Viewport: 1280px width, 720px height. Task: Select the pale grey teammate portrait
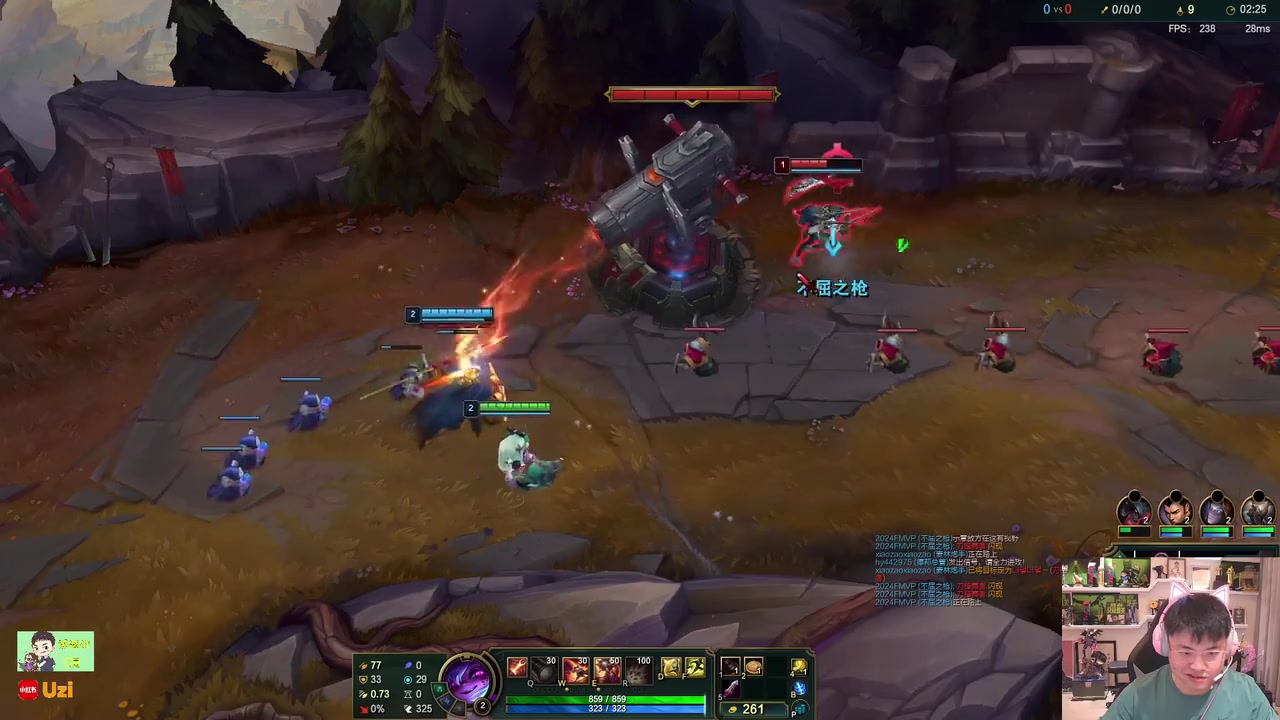point(1257,510)
